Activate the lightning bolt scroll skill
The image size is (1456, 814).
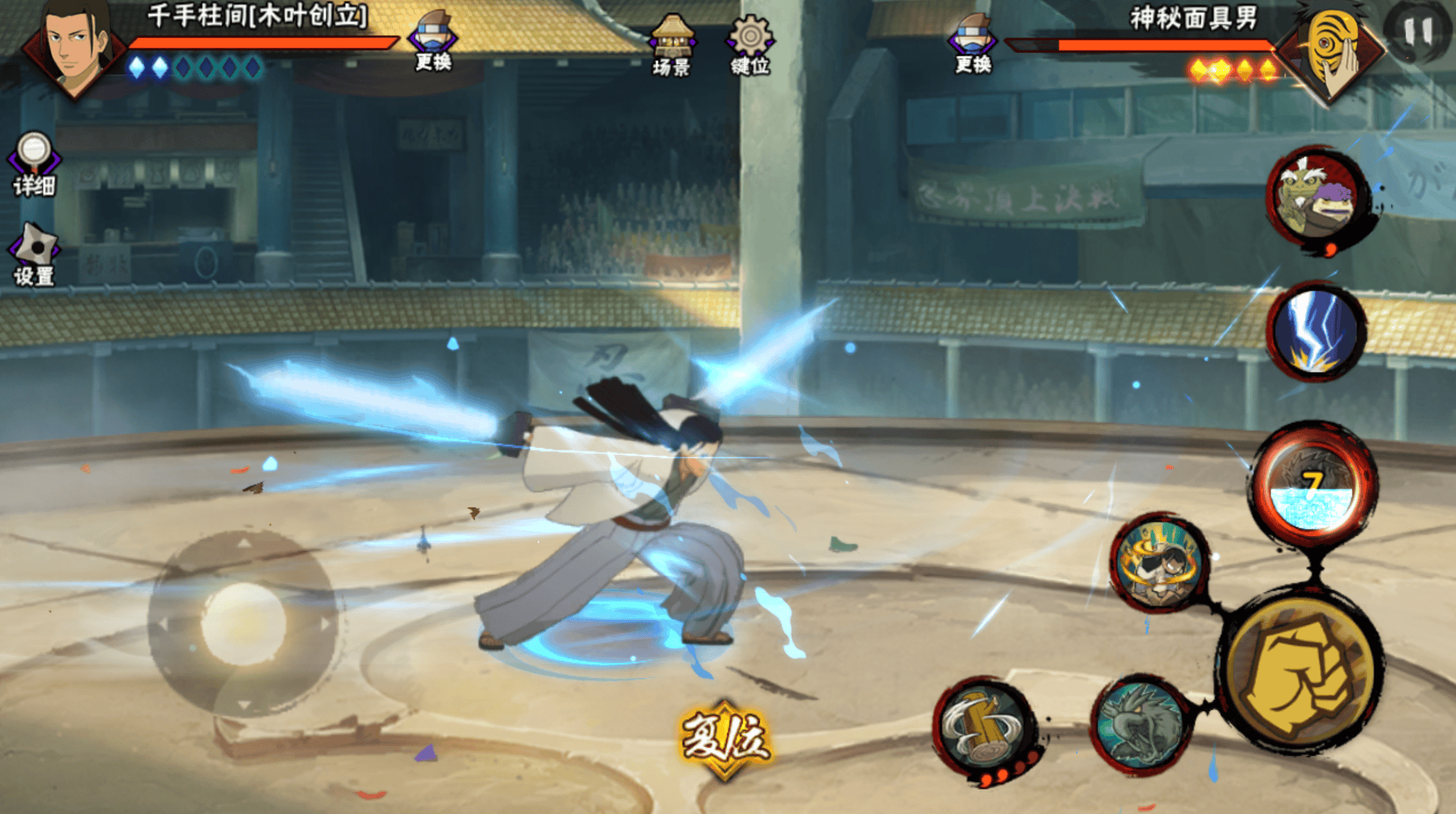tap(1316, 331)
